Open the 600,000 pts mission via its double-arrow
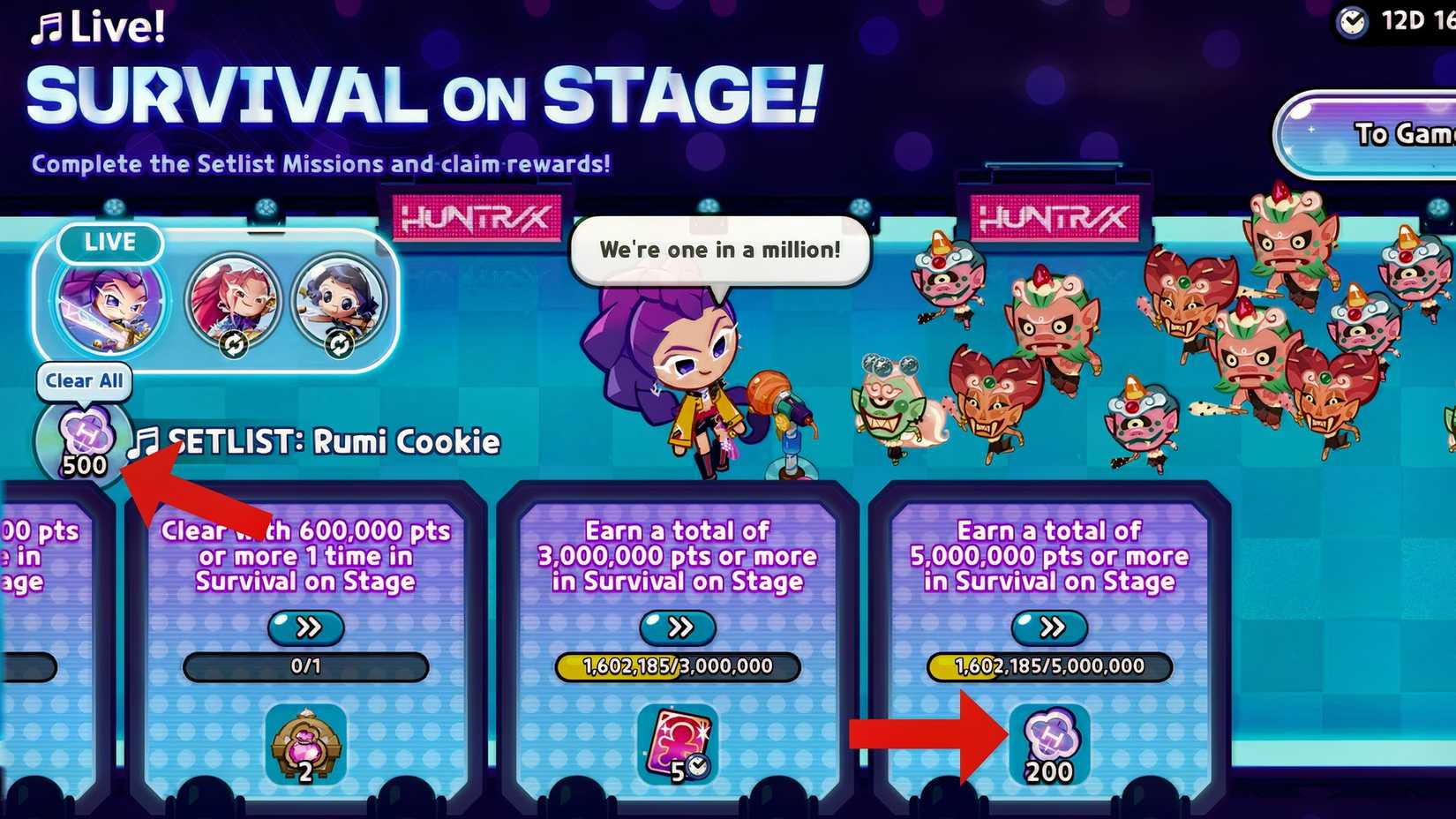The image size is (1456, 819). 306,628
